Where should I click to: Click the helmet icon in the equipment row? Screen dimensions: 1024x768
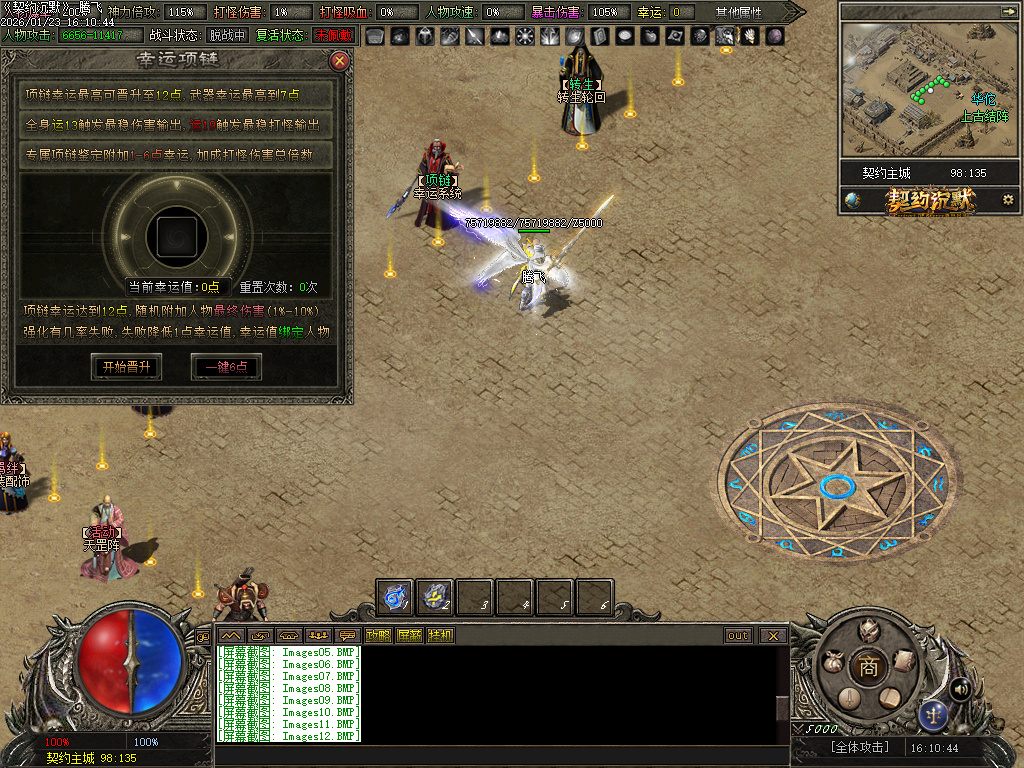pyautogui.click(x=426, y=36)
